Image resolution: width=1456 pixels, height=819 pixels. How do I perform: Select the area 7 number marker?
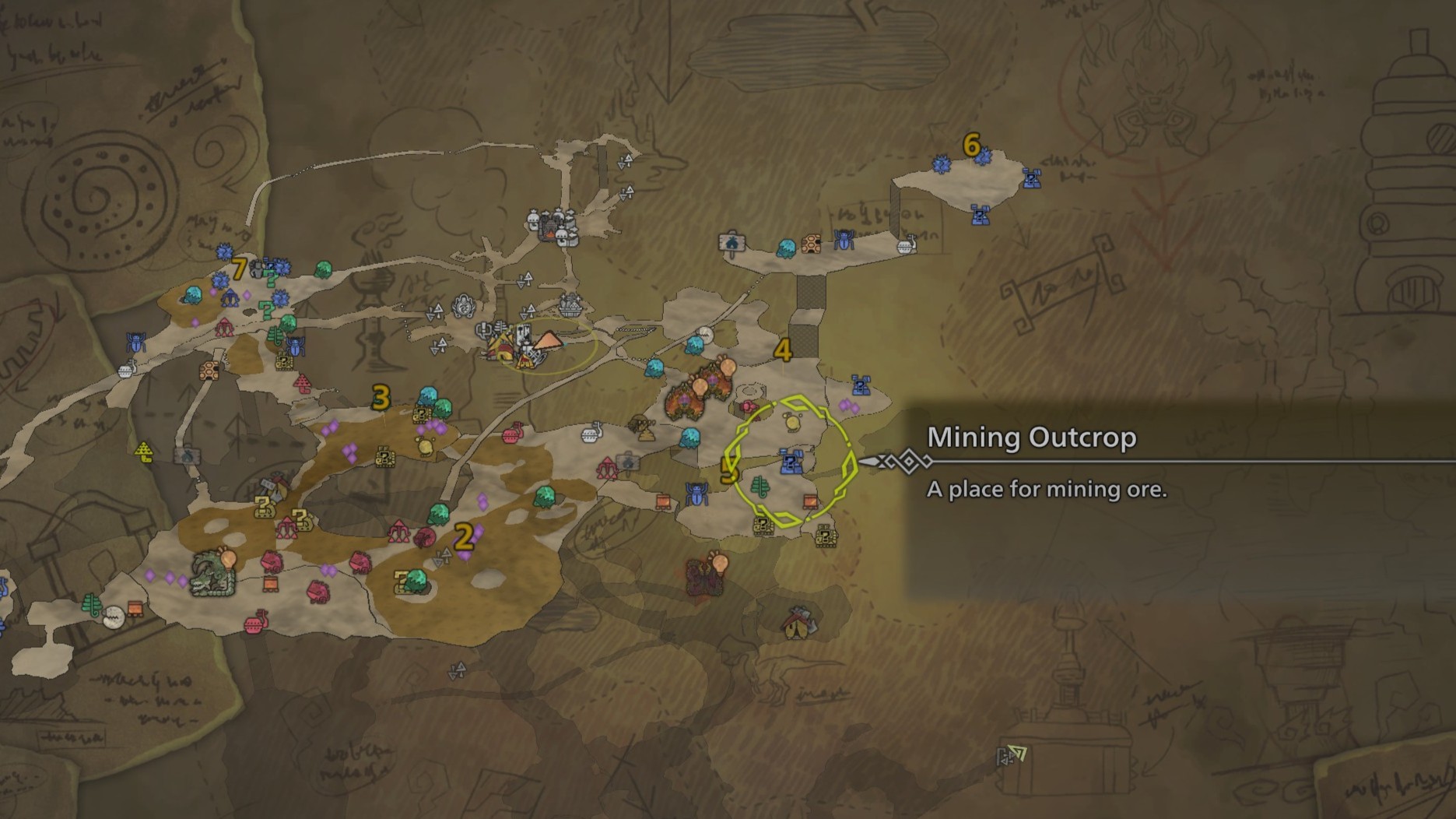[x=239, y=269]
